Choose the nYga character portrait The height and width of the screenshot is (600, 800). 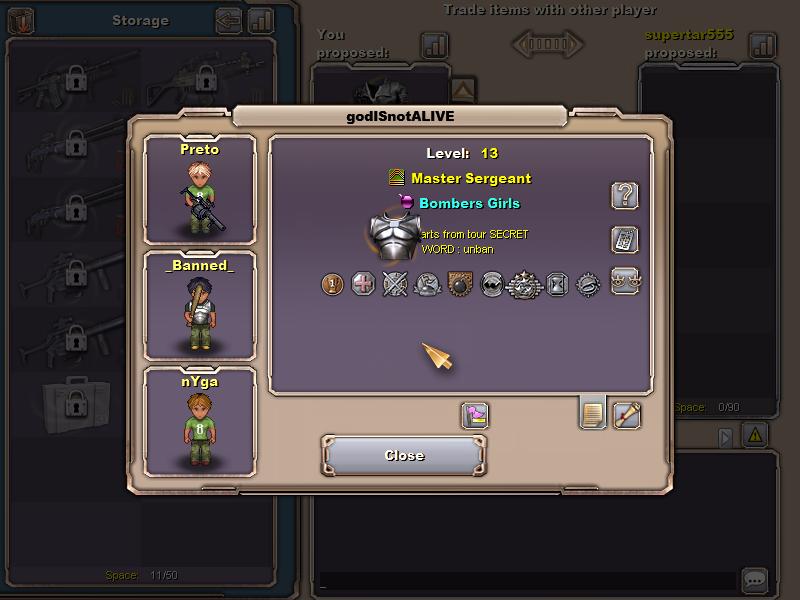pos(200,422)
